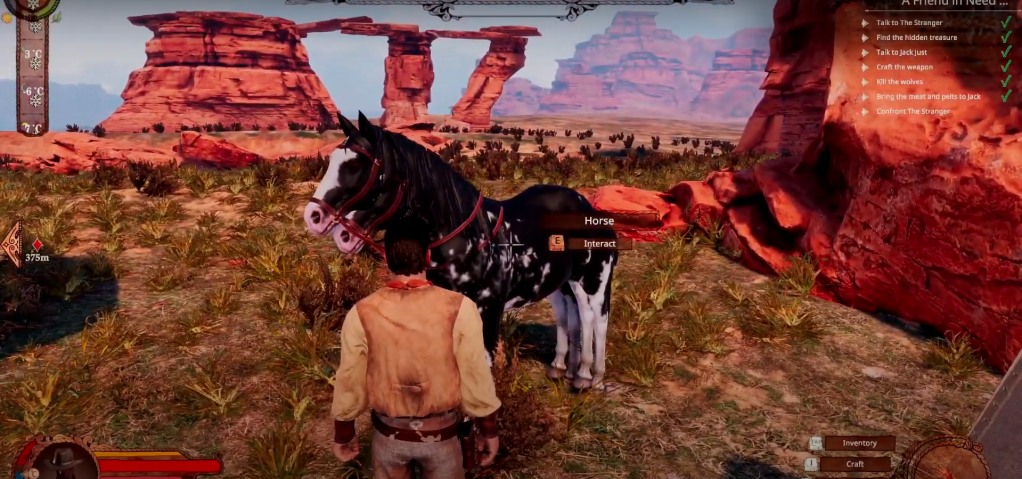The height and width of the screenshot is (479, 1022).
Task: Click the temperature gauge with snowflake icons
Action: point(33,73)
